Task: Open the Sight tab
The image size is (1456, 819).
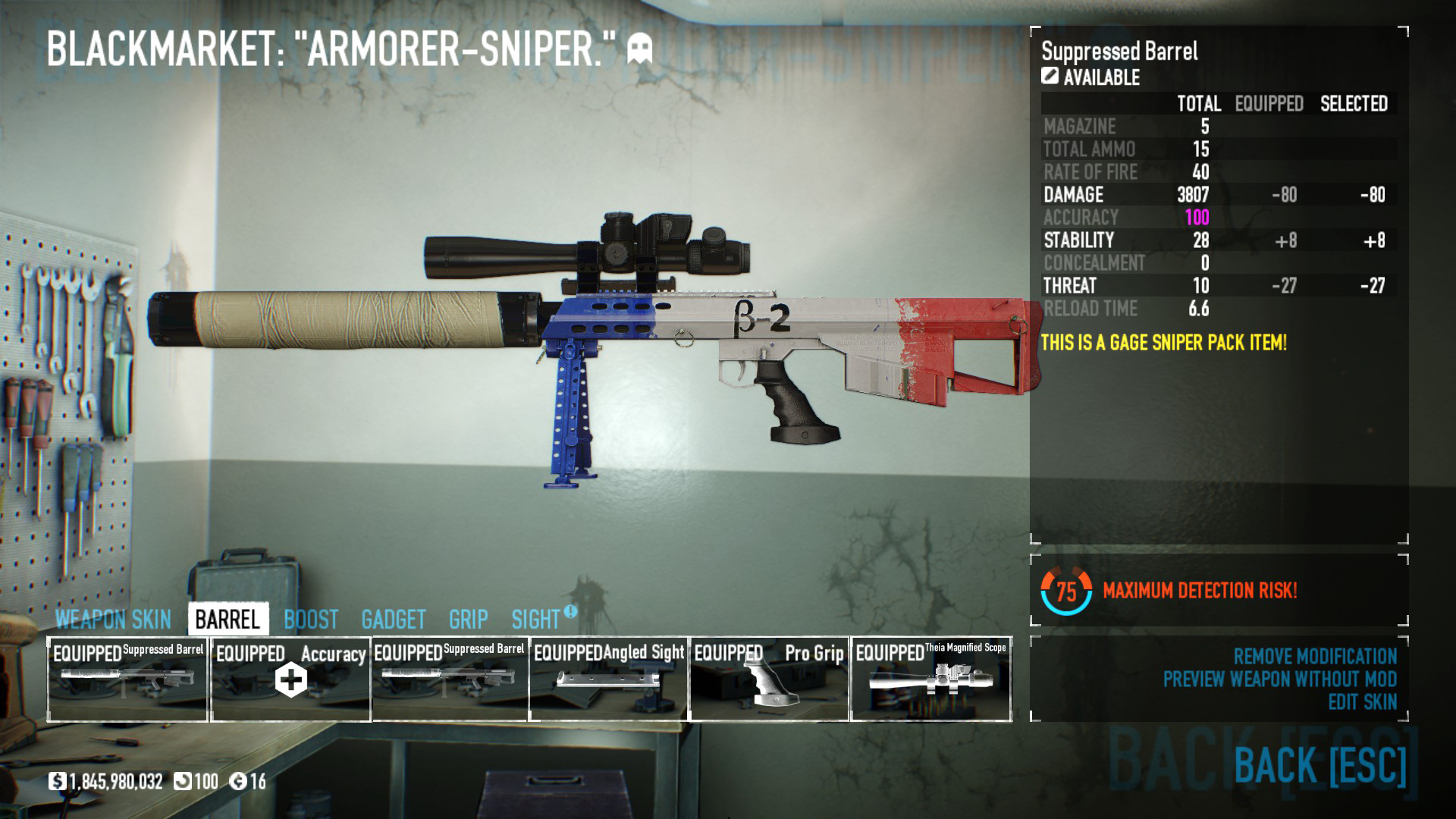Action: (x=535, y=620)
